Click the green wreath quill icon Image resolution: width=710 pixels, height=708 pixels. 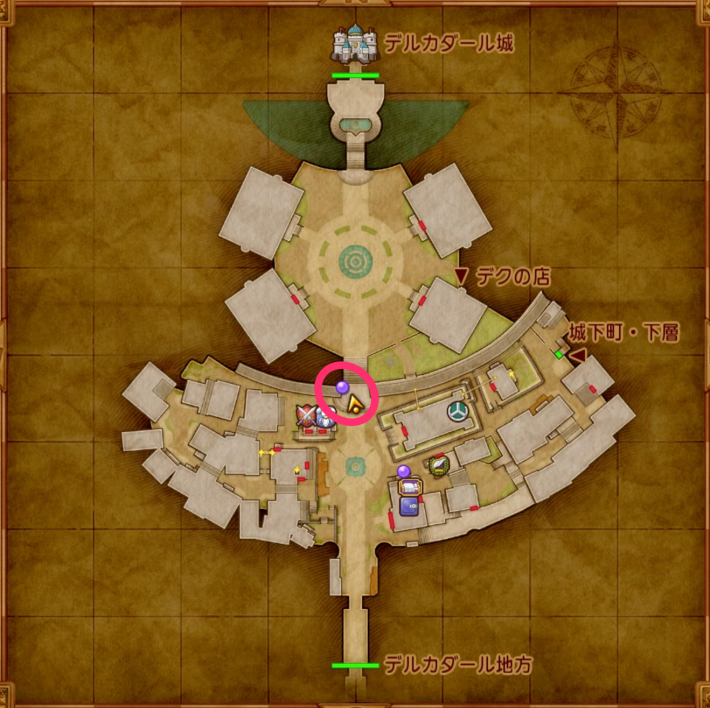[438, 464]
